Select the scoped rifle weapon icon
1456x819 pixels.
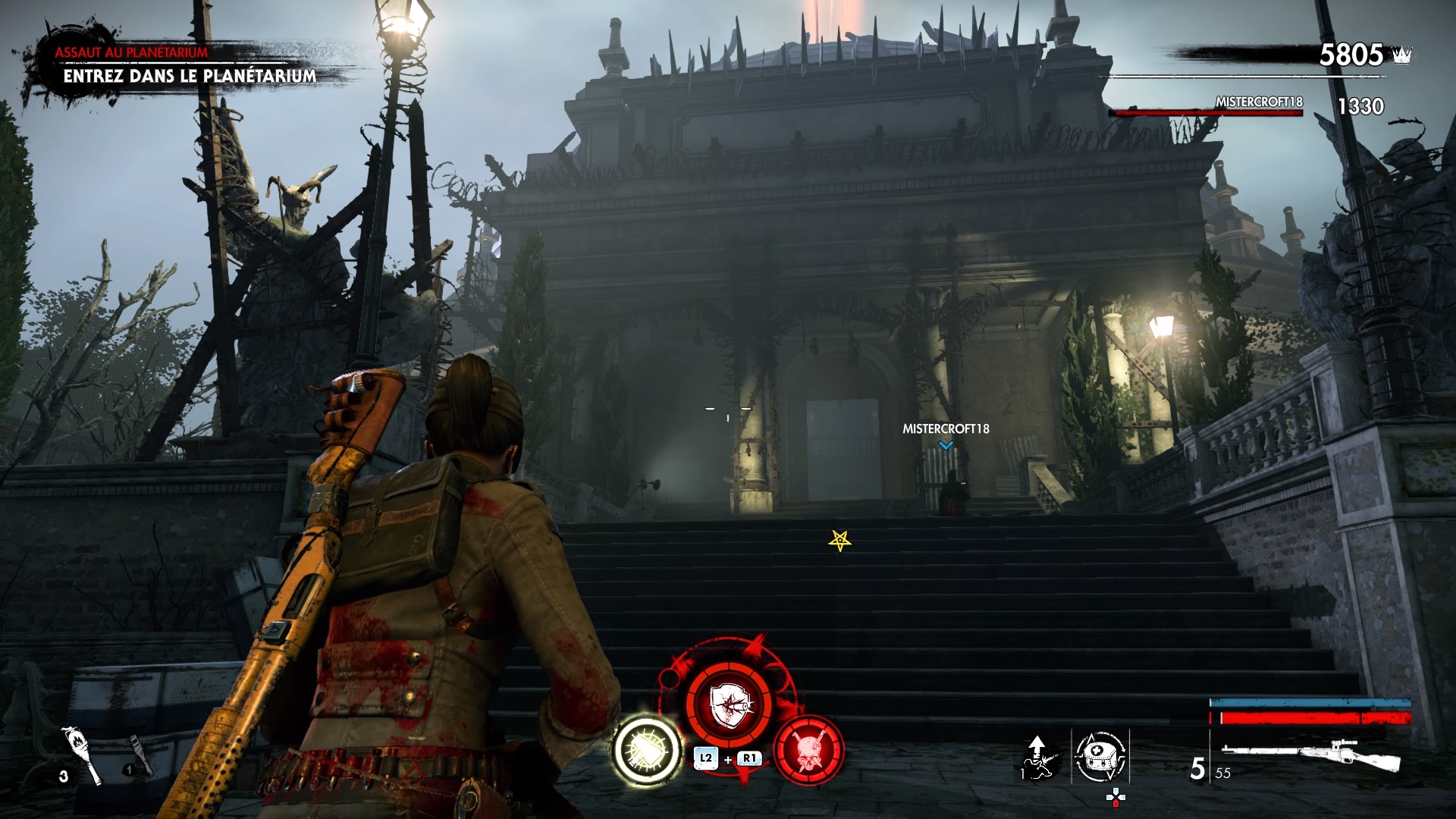click(1311, 755)
